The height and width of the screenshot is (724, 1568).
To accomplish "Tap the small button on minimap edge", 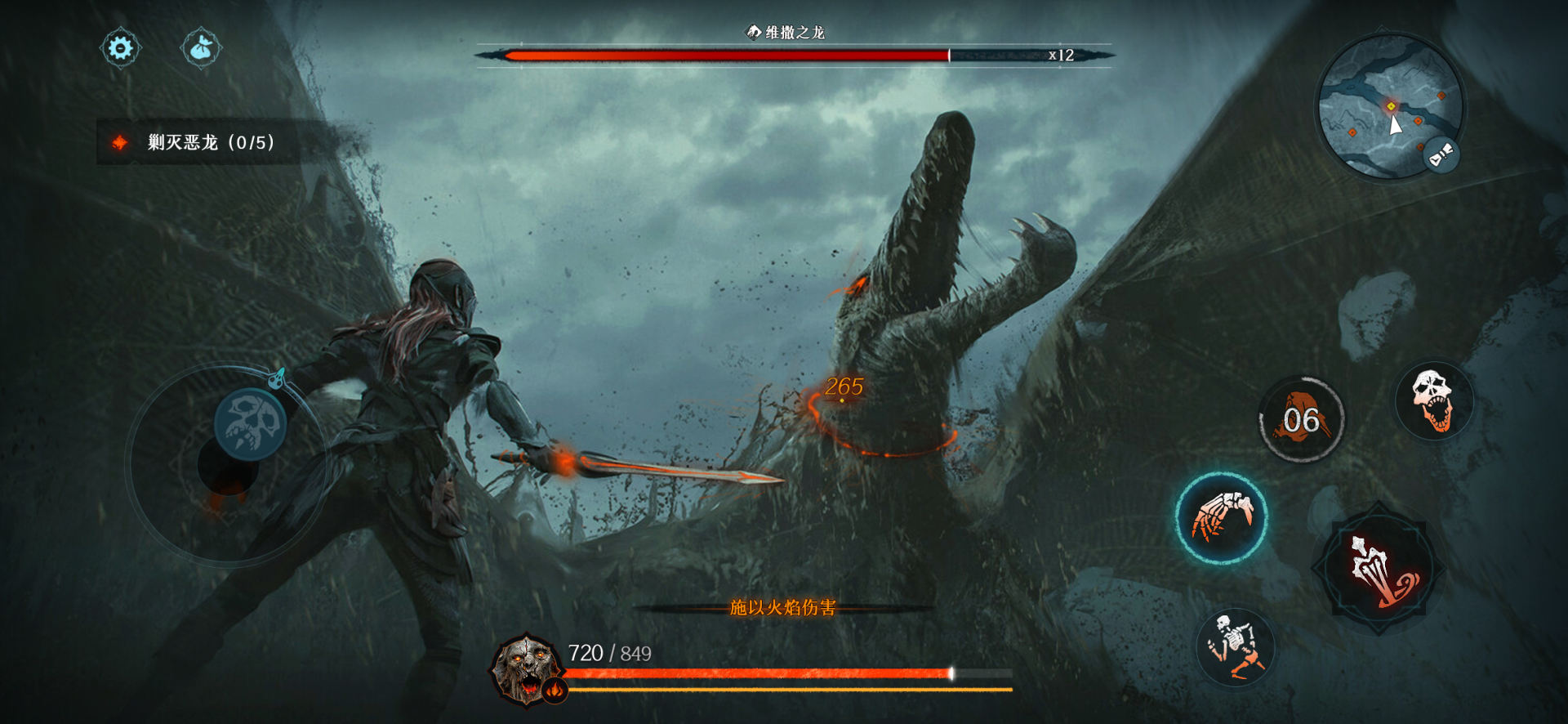I will click(x=1441, y=154).
